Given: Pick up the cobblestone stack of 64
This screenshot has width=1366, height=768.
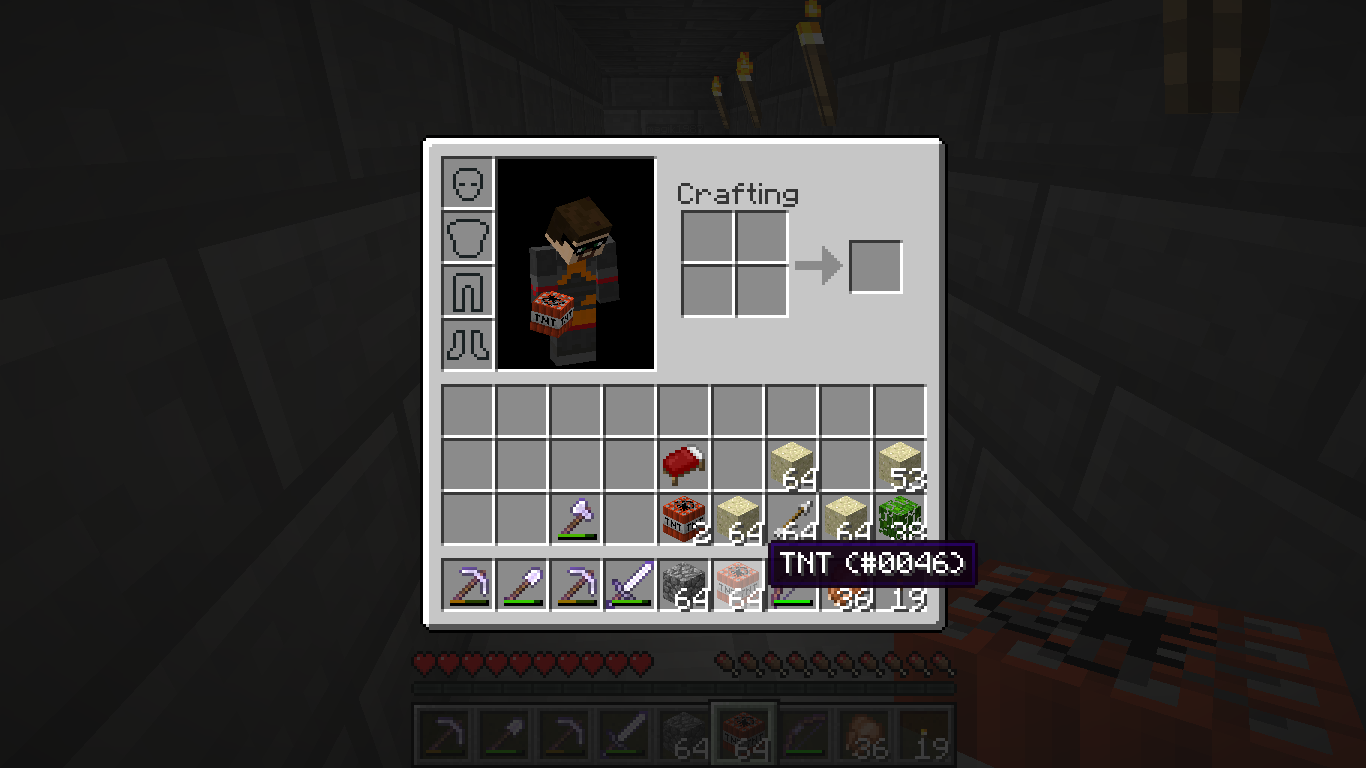Looking at the screenshot, I should 684,584.
